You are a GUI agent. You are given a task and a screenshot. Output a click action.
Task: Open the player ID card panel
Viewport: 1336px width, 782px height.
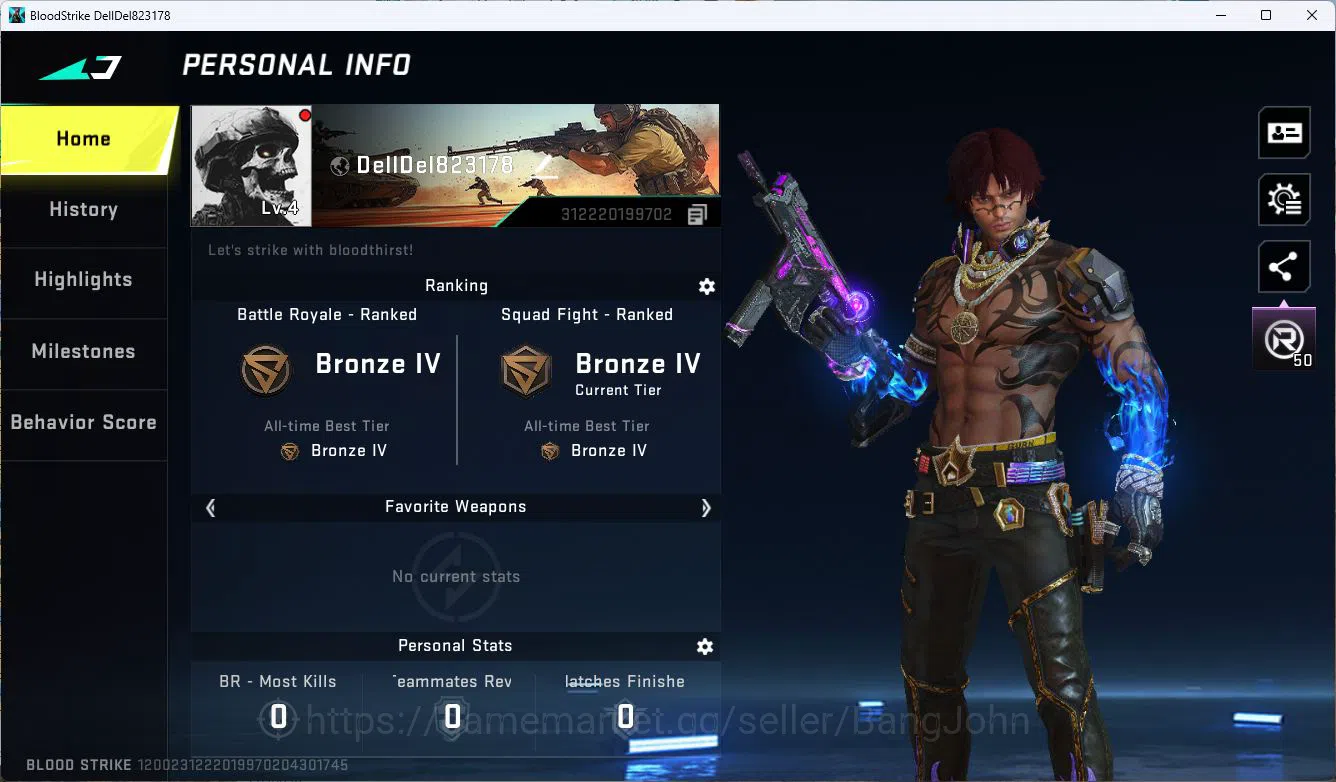pyautogui.click(x=1284, y=132)
